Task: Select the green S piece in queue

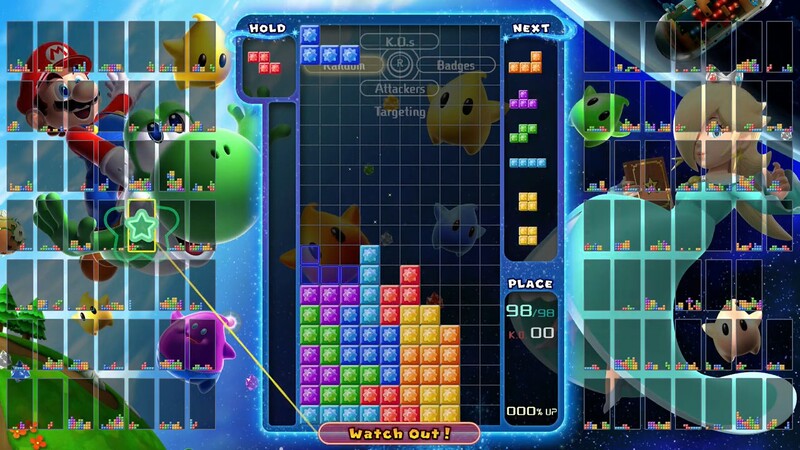Action: (523, 131)
